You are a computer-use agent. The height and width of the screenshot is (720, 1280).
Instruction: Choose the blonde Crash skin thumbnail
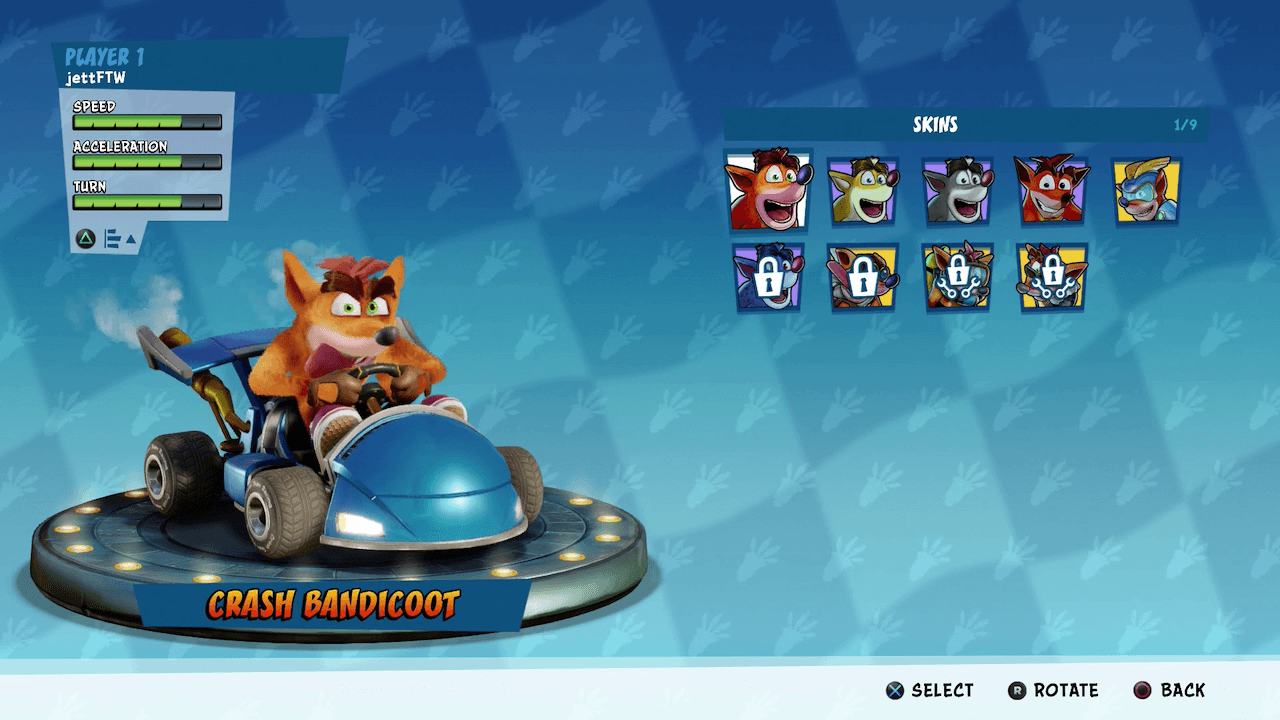click(x=863, y=190)
